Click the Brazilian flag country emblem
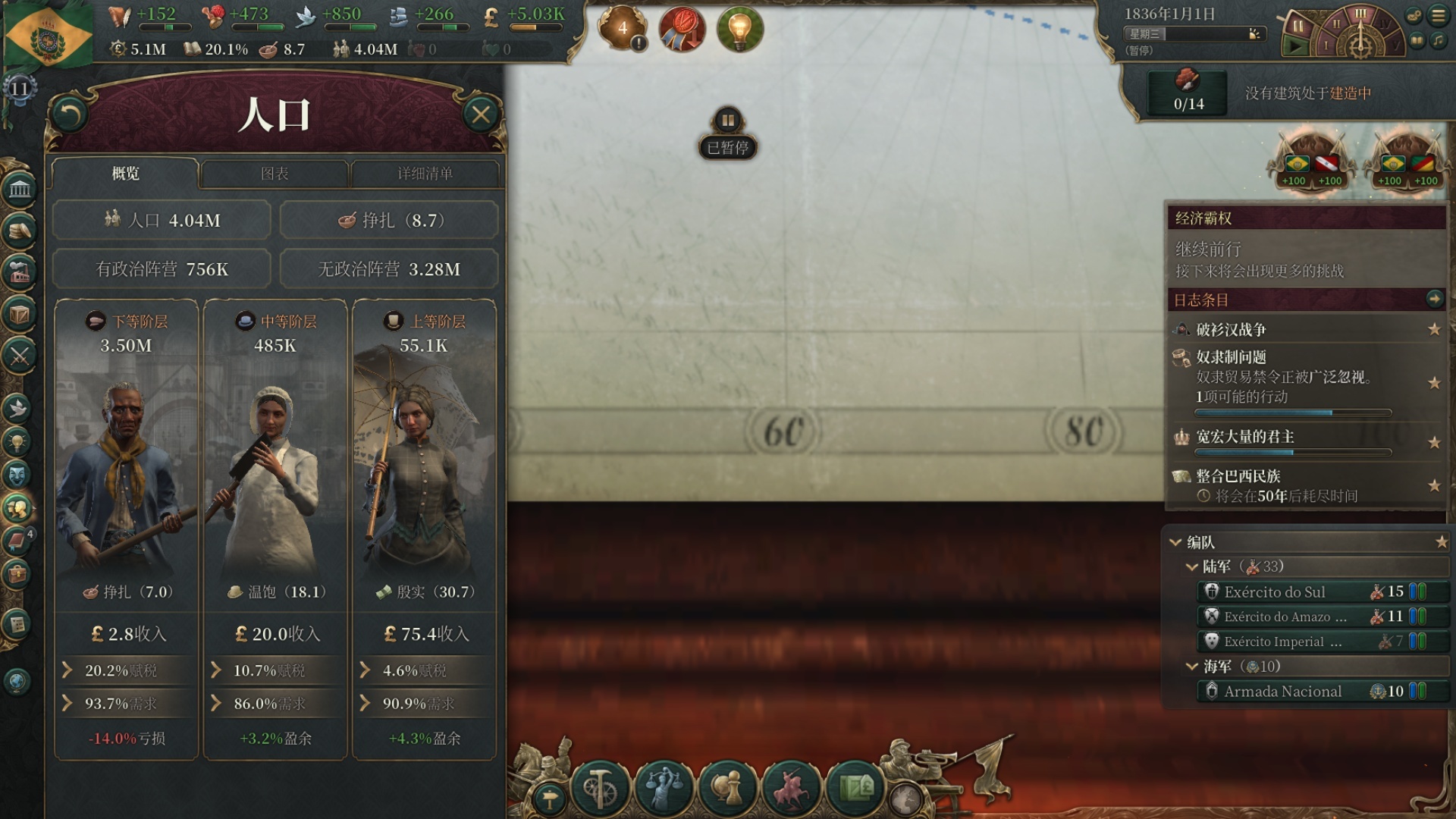The width and height of the screenshot is (1456, 819). pyautogui.click(x=47, y=34)
